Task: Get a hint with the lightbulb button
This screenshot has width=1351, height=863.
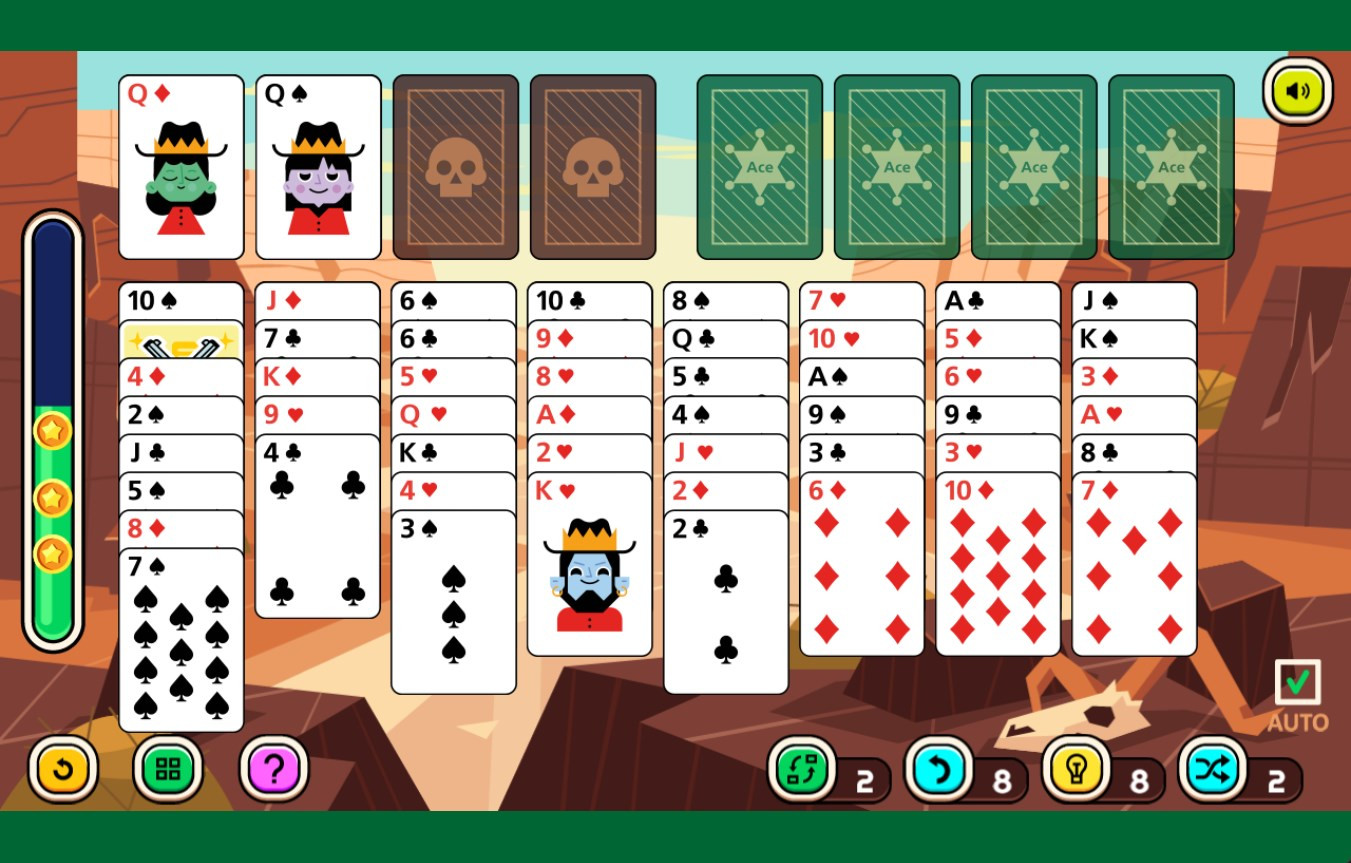Action: 1076,771
